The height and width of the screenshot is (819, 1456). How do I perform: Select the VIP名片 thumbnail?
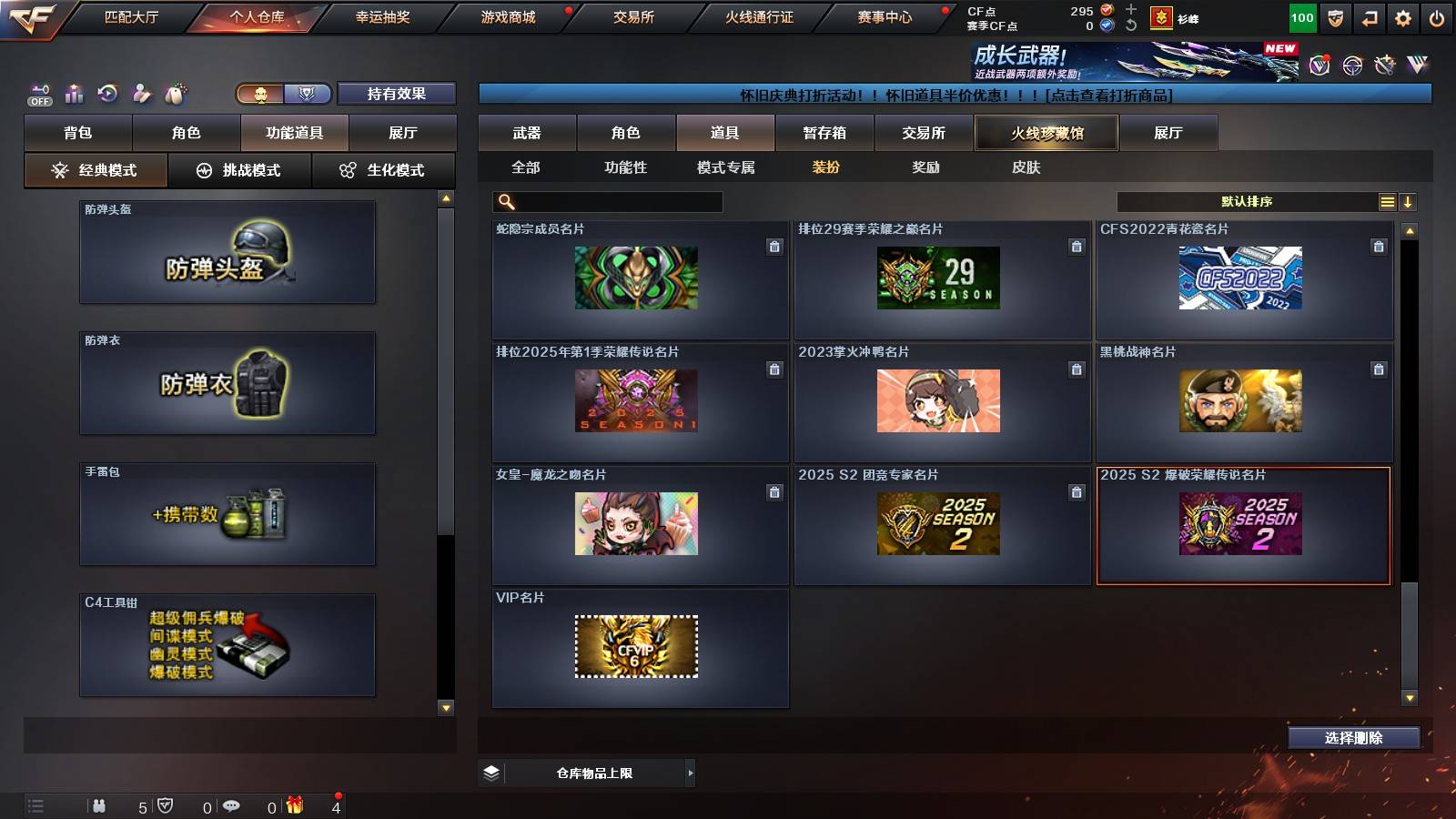click(x=637, y=647)
